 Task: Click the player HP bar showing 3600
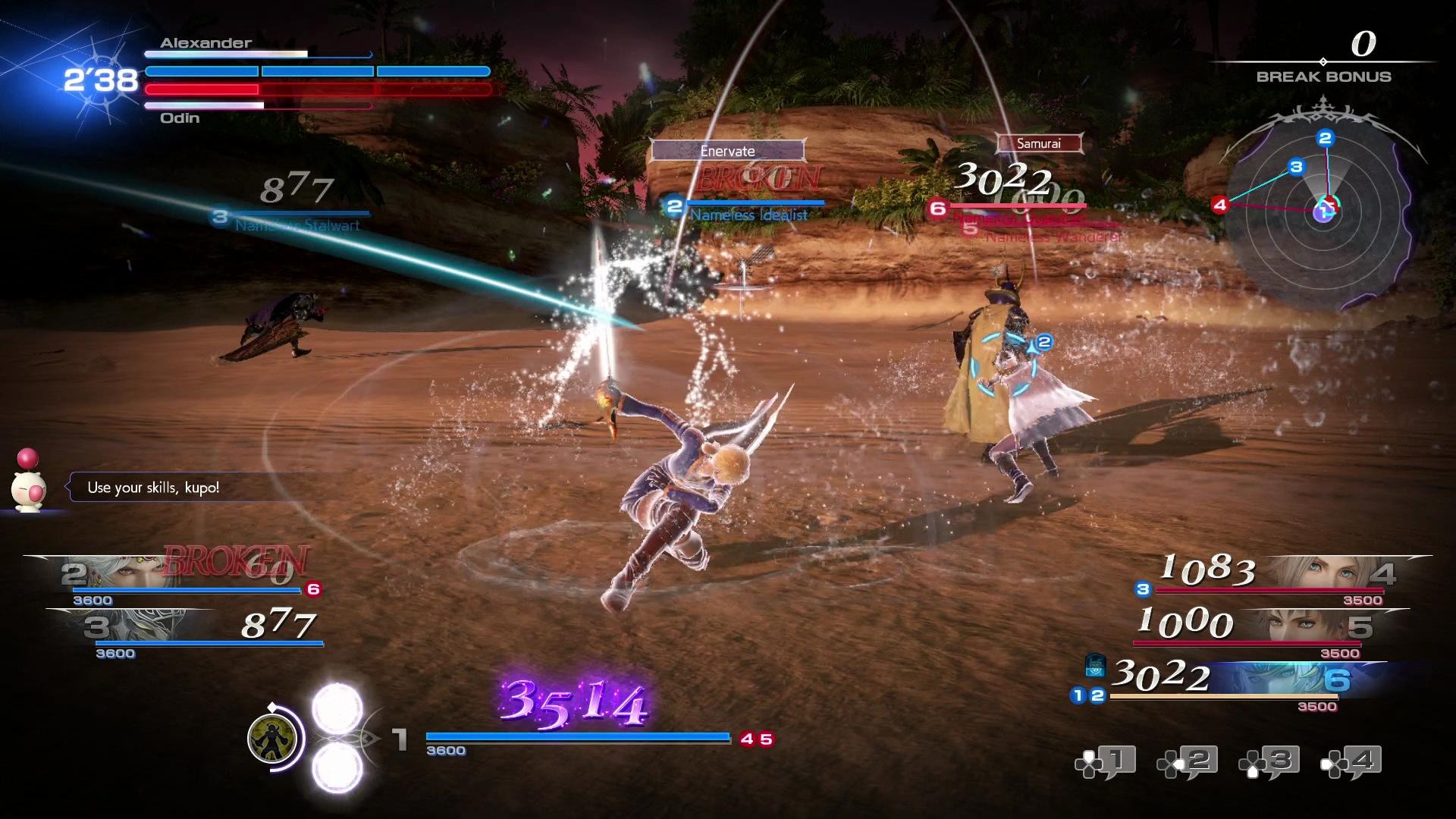(576, 735)
